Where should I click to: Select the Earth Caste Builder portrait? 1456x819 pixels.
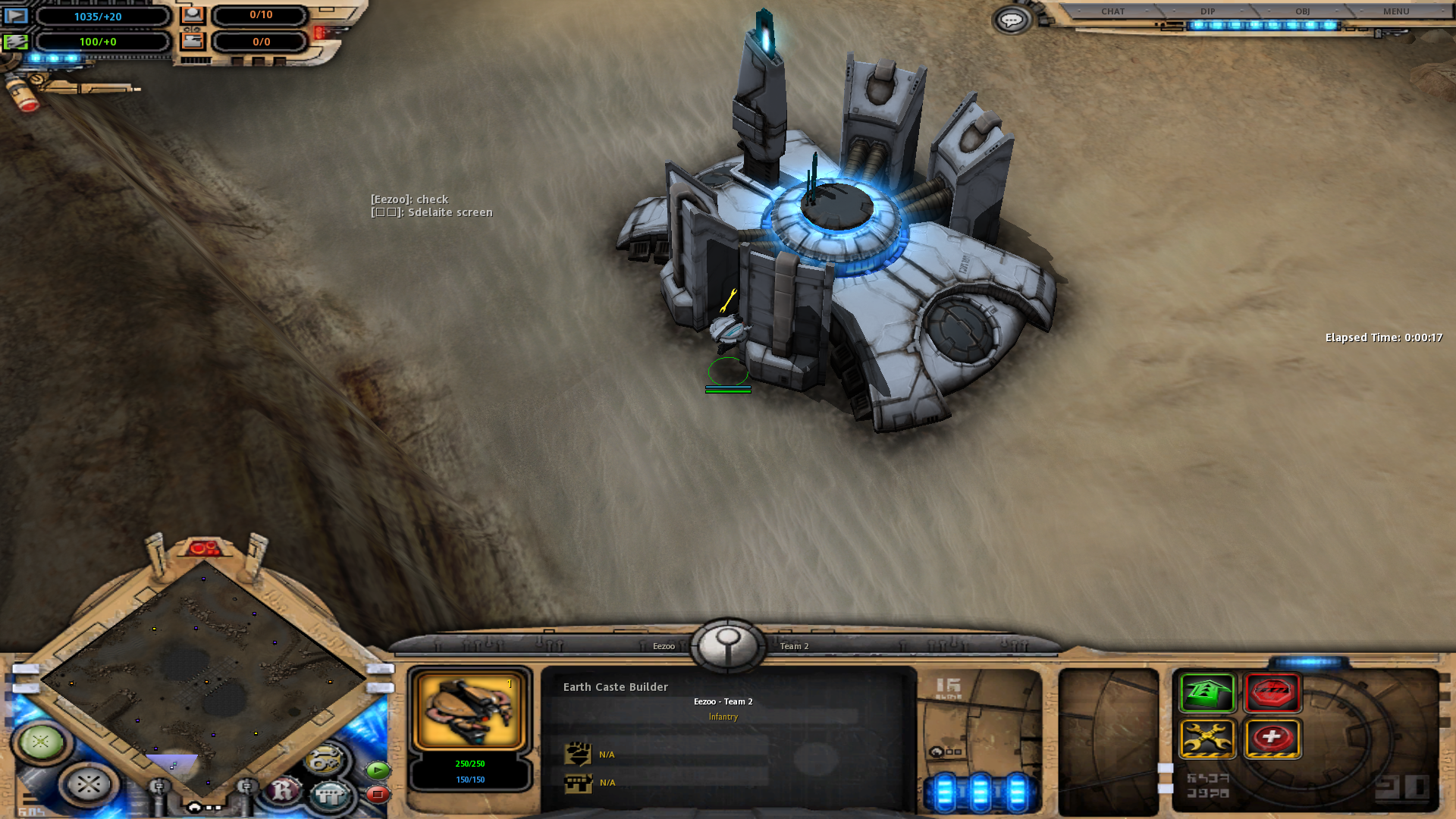pyautogui.click(x=469, y=711)
